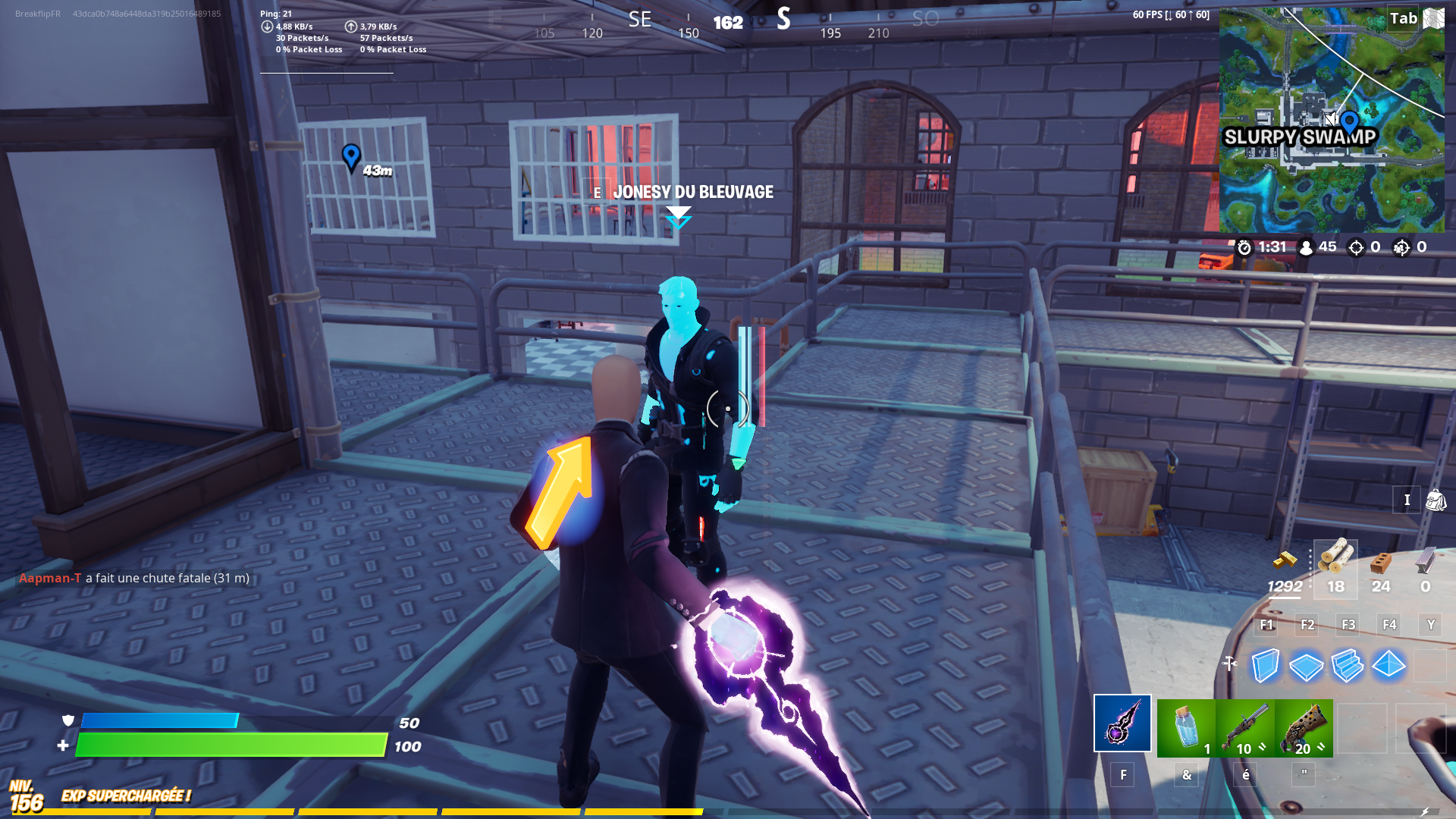Select the Slurp Juice hotbar slot
This screenshot has width=1456, height=819.
click(1185, 726)
